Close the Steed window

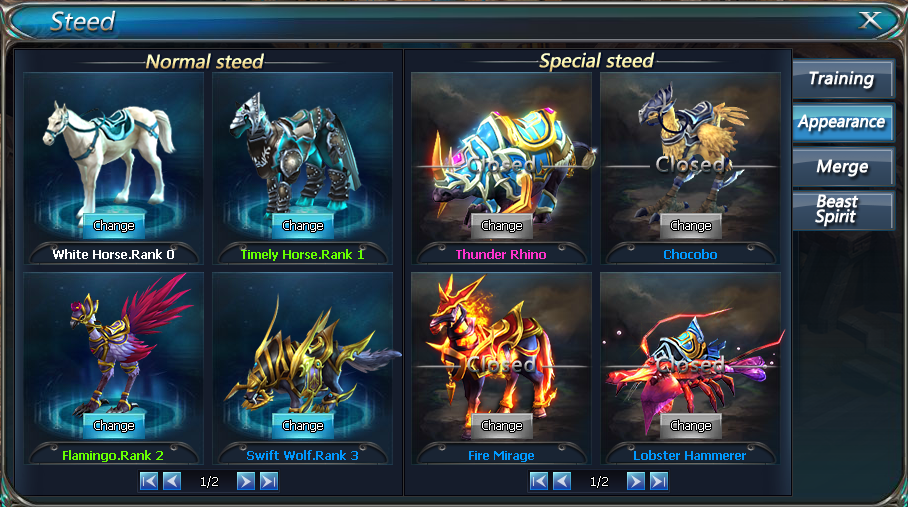(x=870, y=20)
